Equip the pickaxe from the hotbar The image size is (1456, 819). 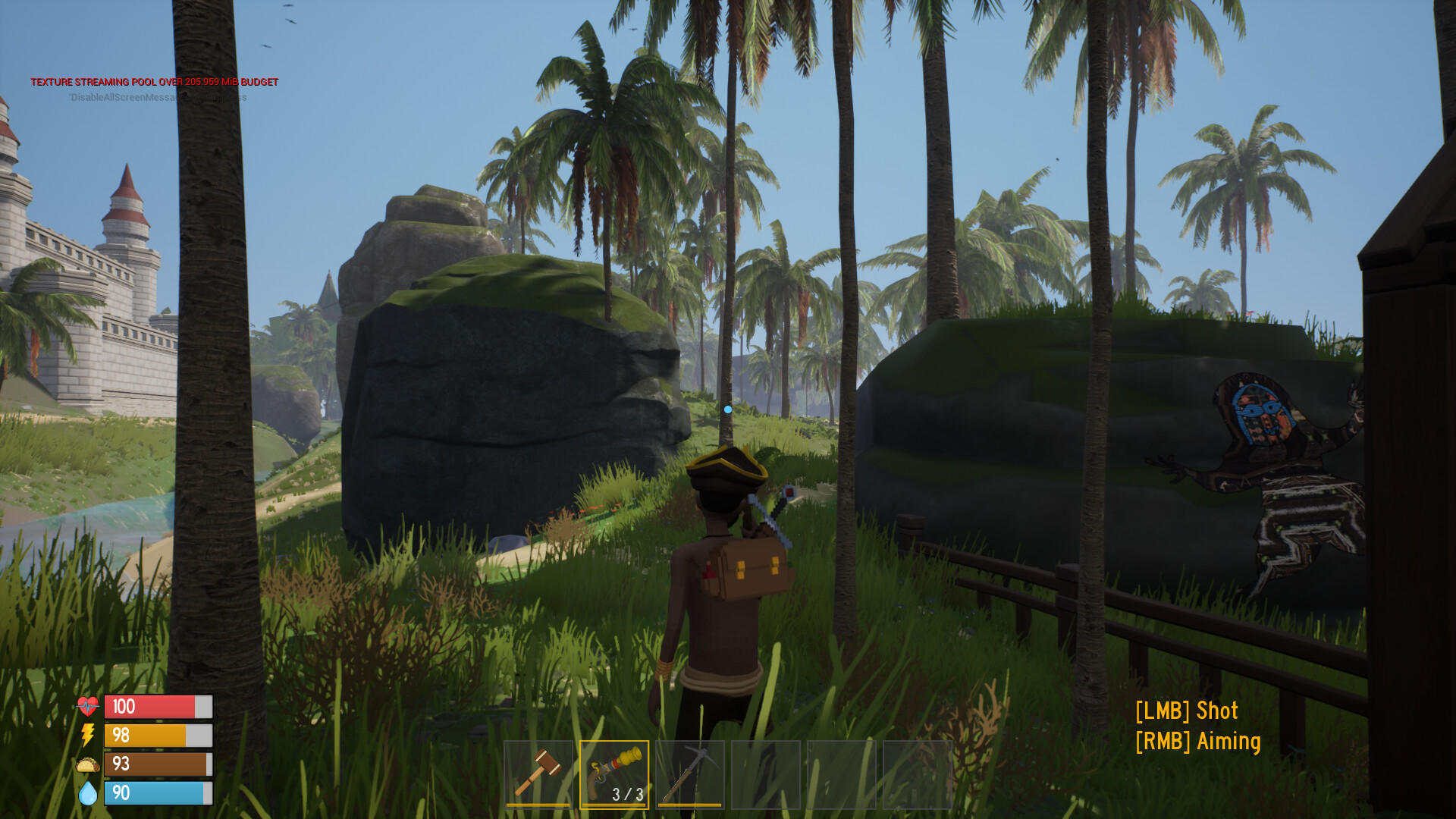click(690, 774)
